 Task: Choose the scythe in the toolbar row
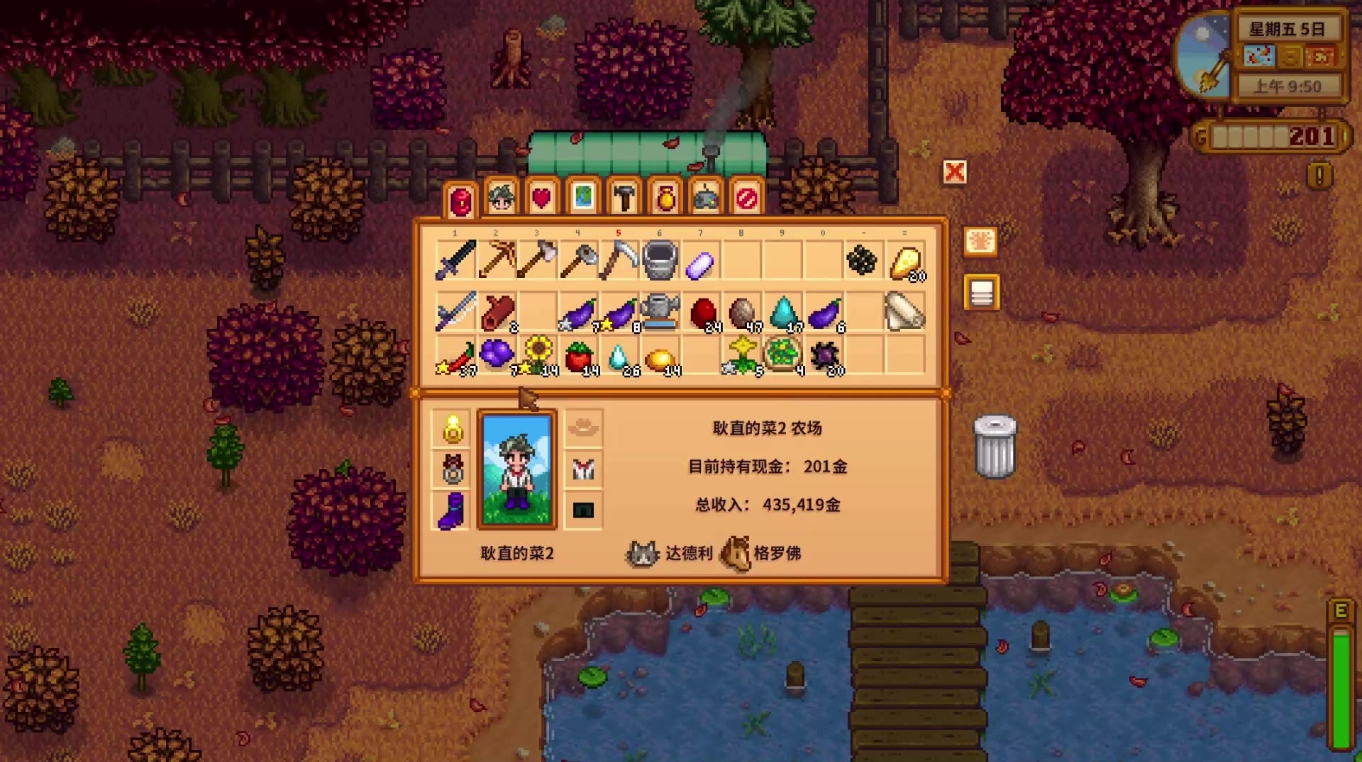618,261
